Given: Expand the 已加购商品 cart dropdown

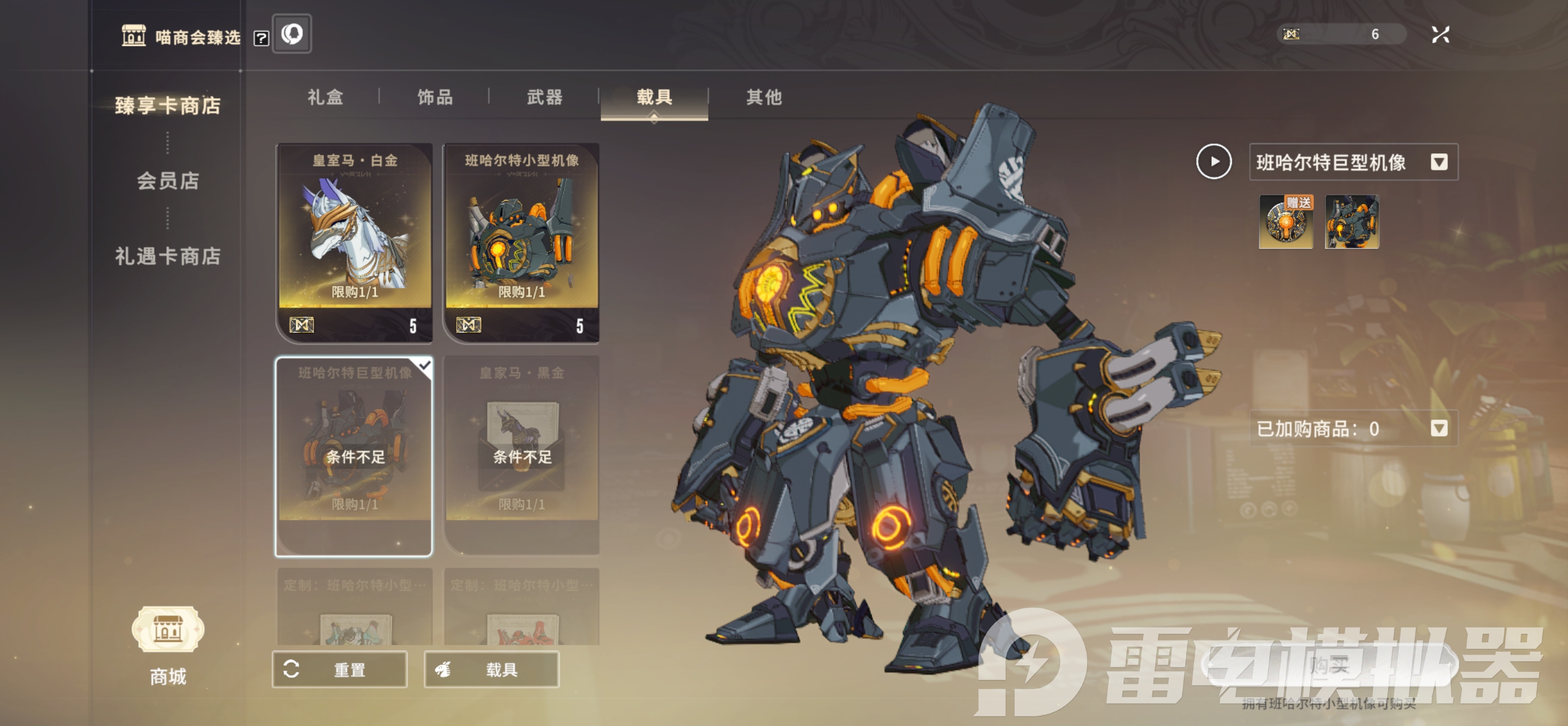Looking at the screenshot, I should click(1438, 429).
